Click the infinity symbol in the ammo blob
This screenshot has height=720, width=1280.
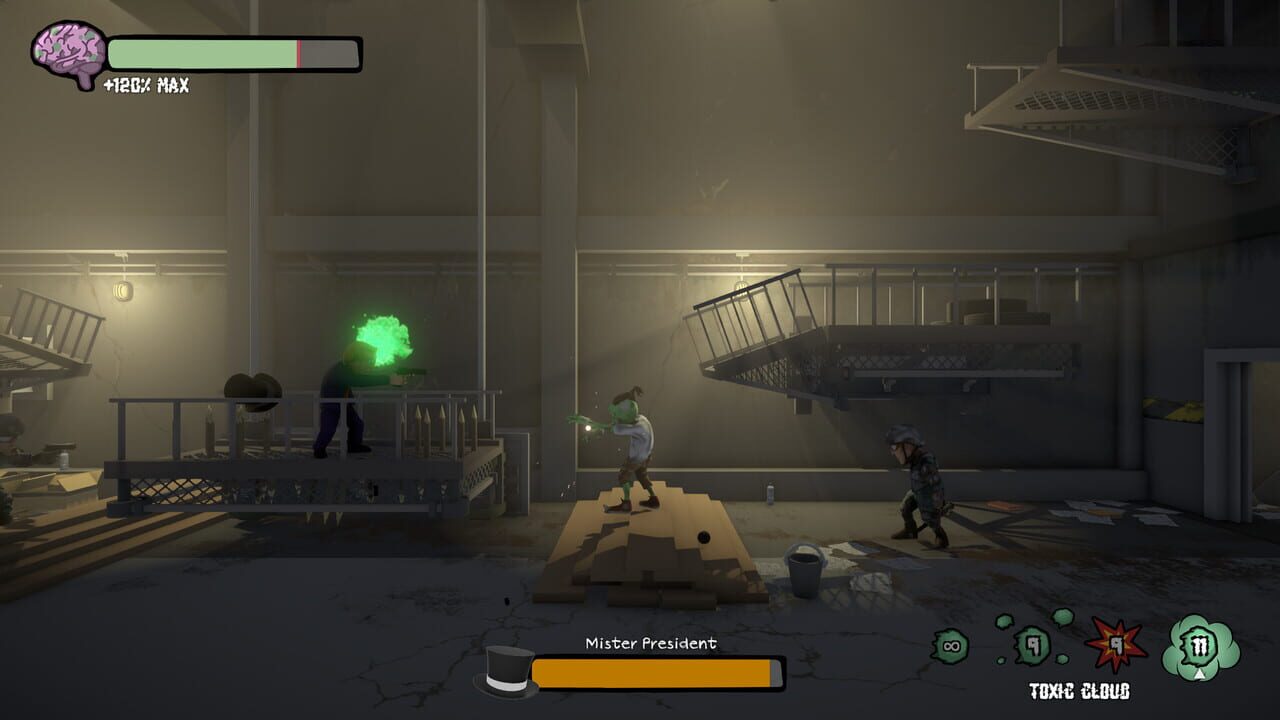point(950,644)
